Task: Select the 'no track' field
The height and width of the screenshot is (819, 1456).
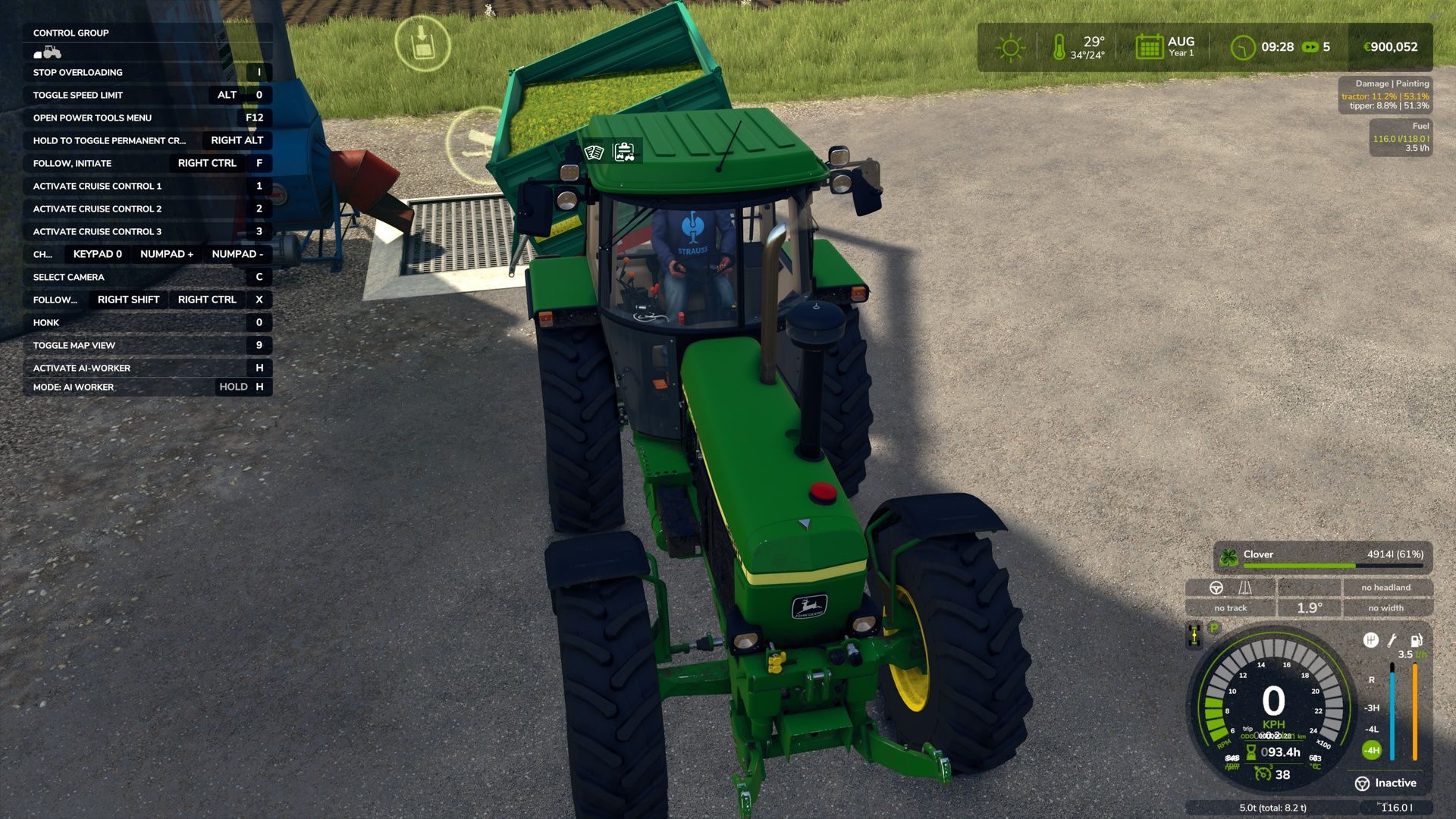Action: (x=1230, y=608)
